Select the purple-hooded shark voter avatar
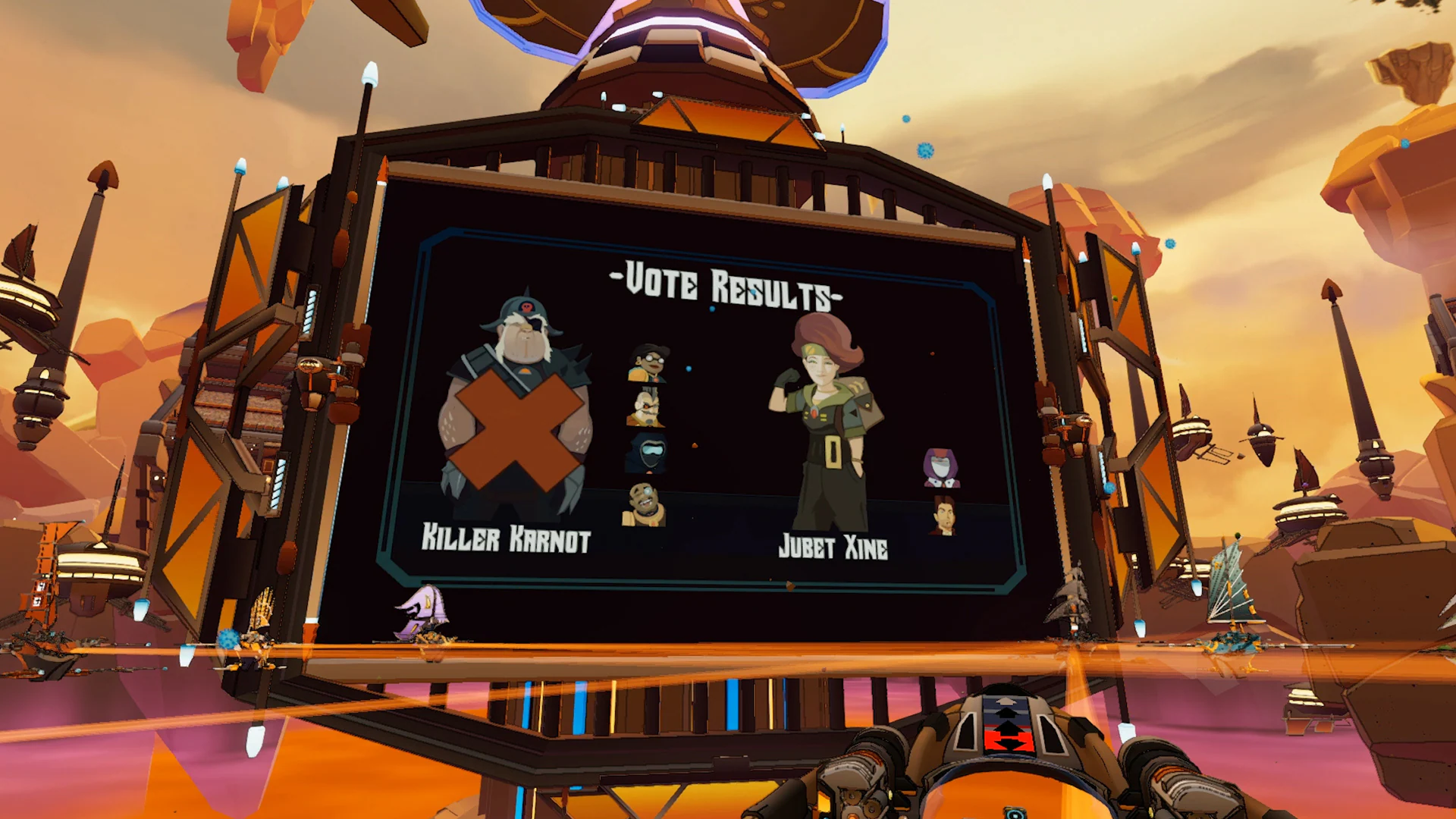This screenshot has width=1456, height=819. 942,467
